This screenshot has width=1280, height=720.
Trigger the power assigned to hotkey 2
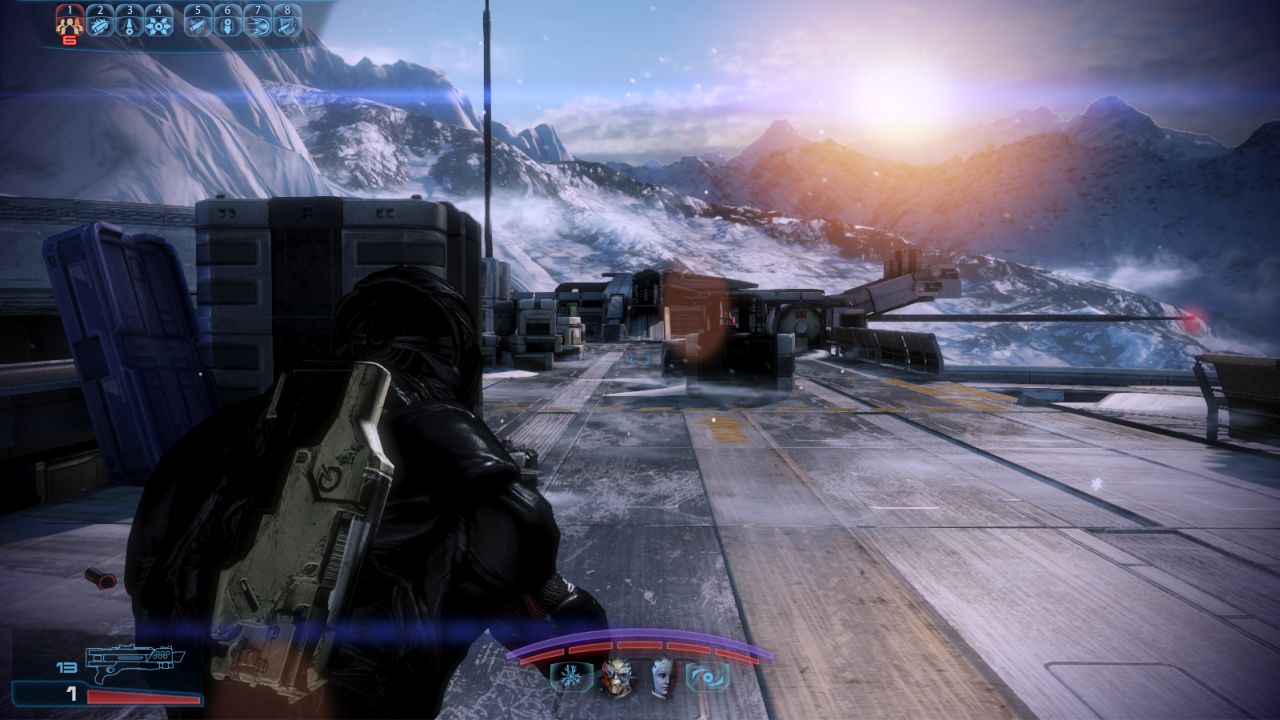tap(100, 23)
